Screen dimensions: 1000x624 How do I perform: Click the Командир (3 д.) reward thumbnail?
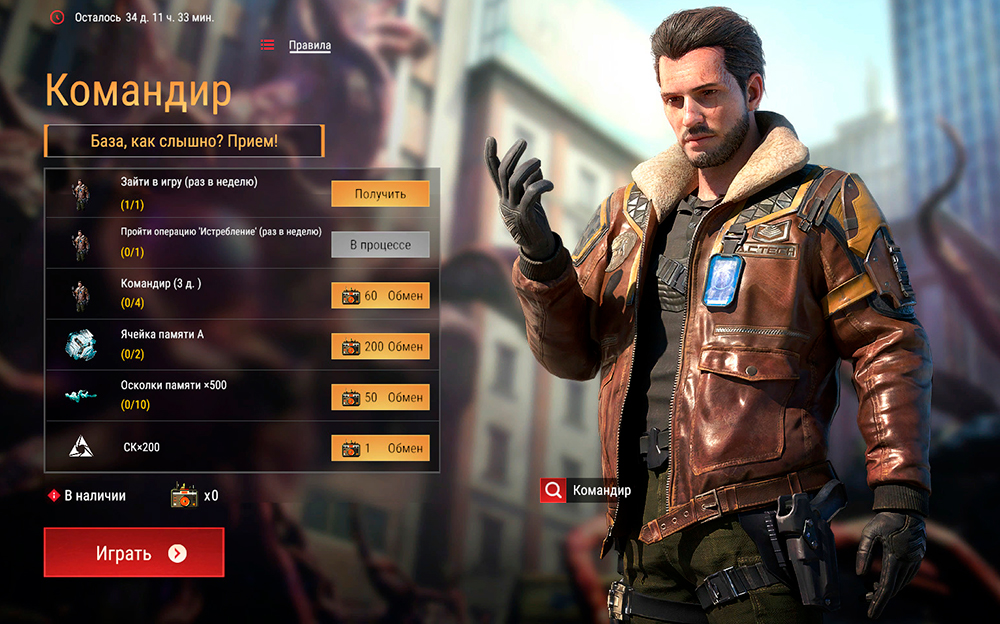[81, 295]
